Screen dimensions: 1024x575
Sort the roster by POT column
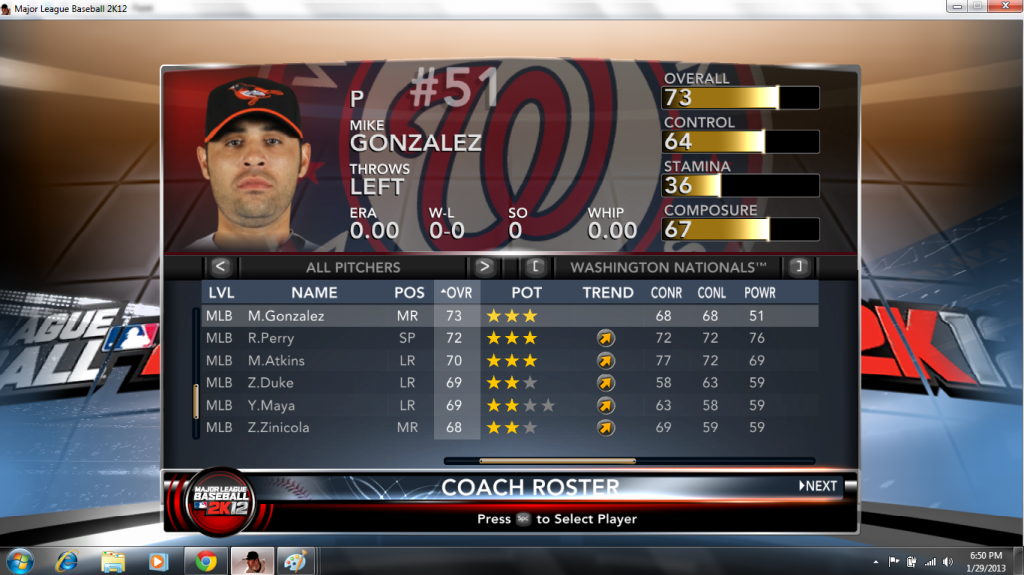(527, 293)
